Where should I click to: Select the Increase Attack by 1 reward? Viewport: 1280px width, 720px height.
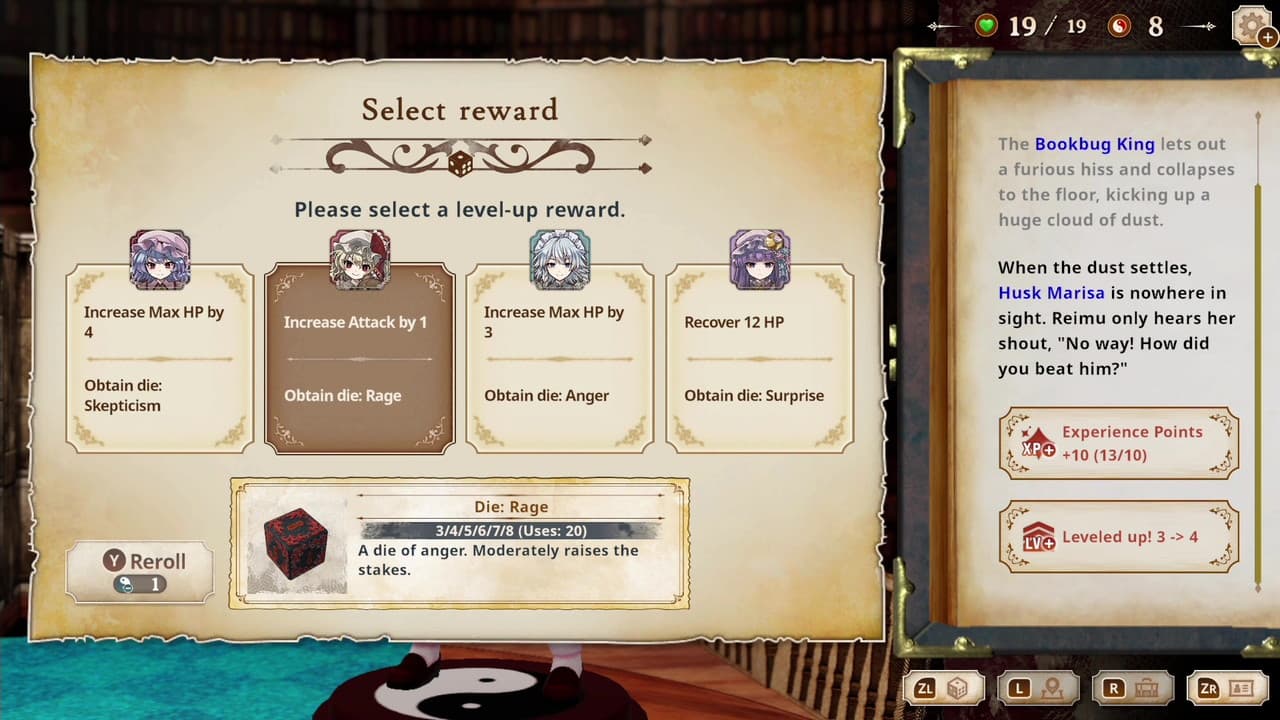359,360
